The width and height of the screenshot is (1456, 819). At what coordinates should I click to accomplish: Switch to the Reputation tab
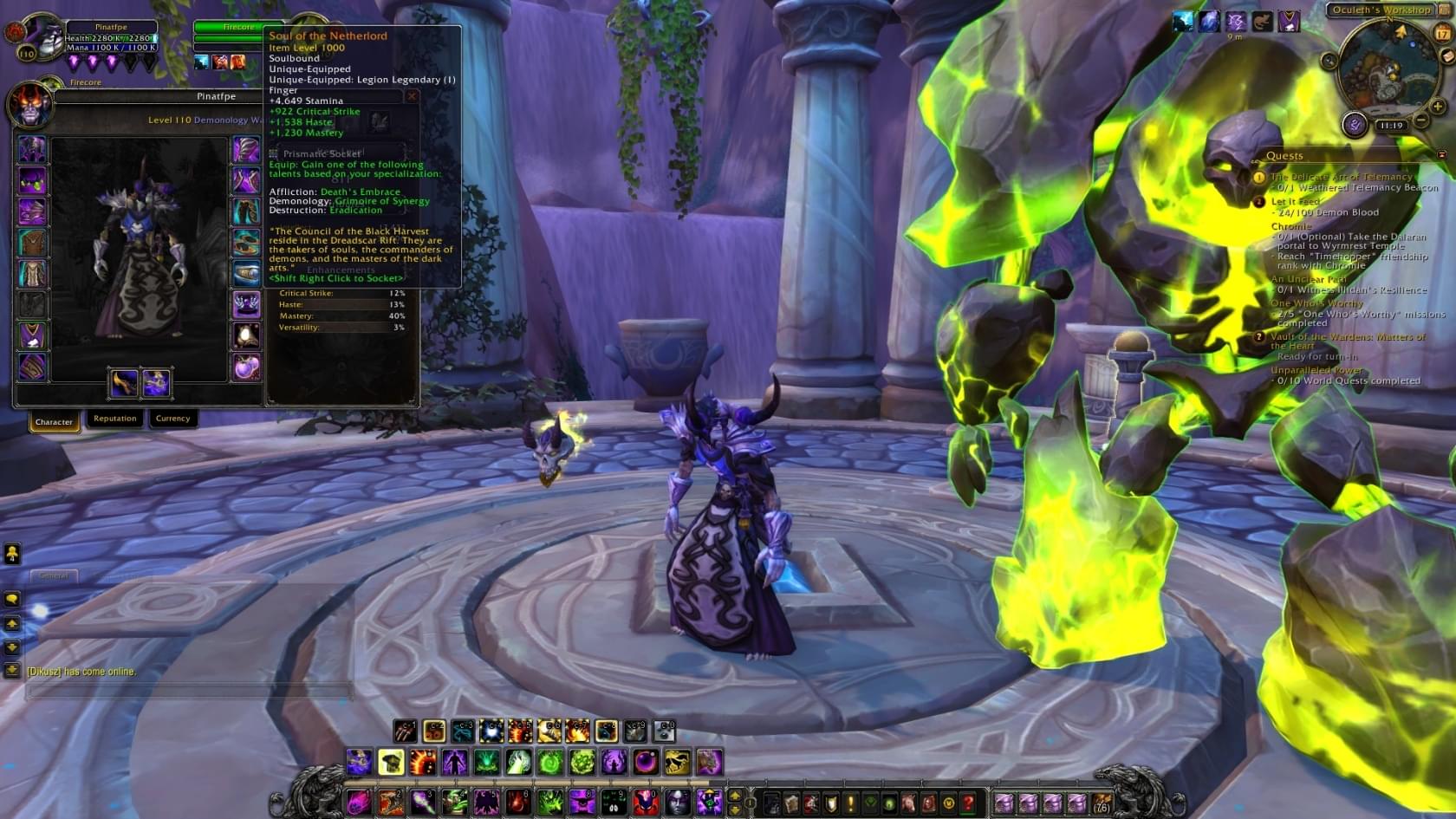coord(115,419)
